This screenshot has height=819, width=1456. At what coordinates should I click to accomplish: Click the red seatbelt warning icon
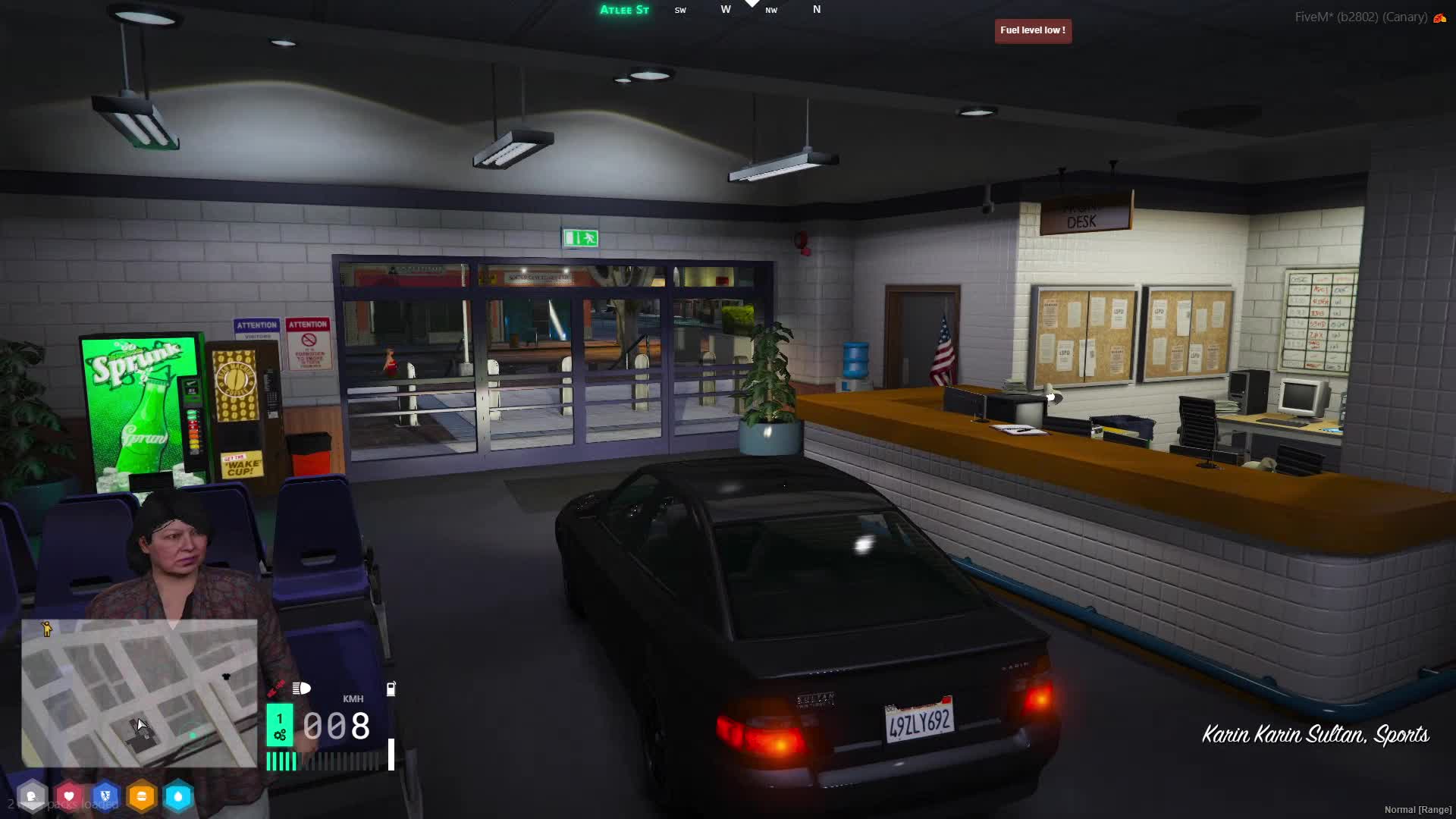point(275,689)
